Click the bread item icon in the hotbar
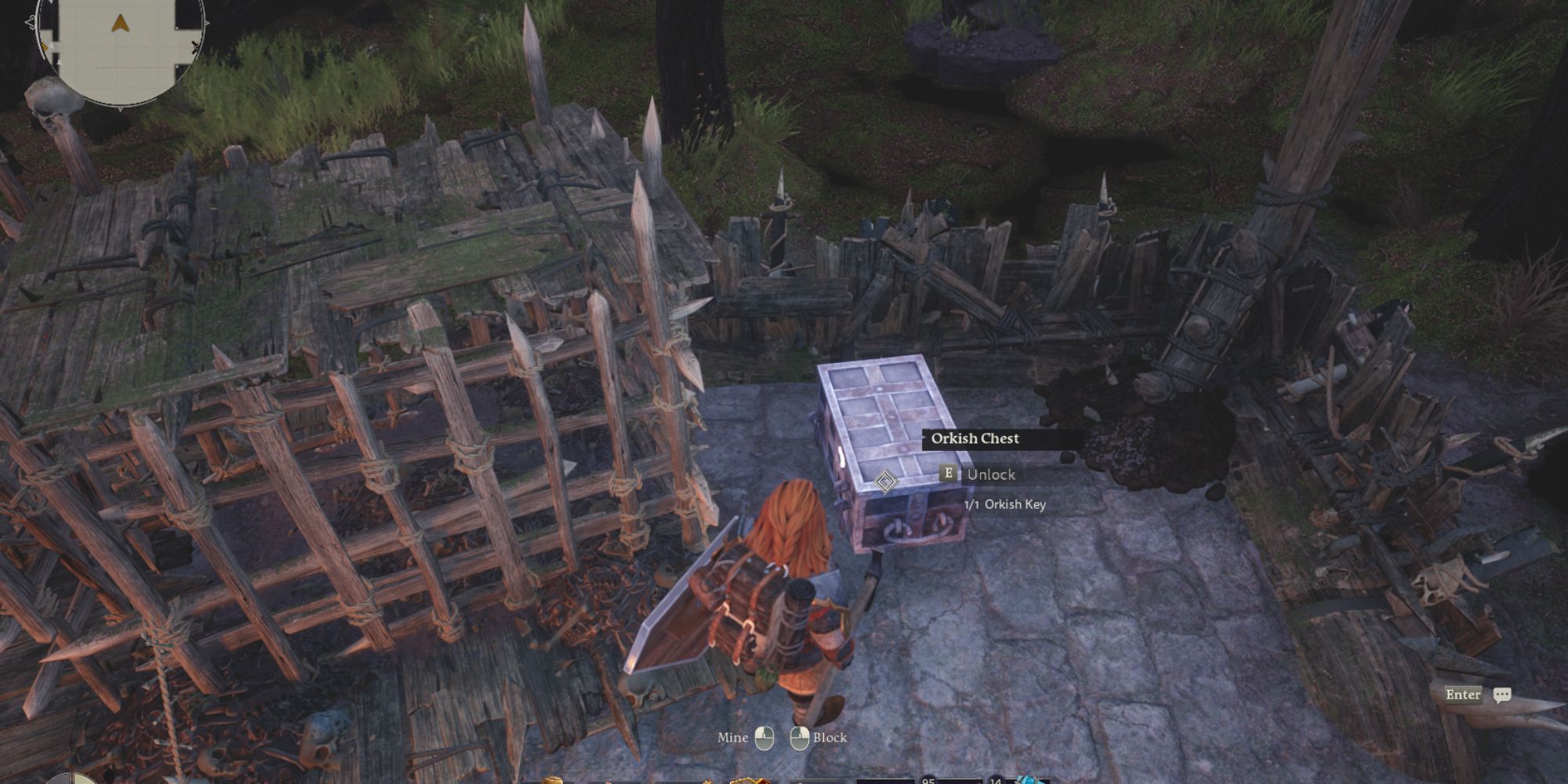 (x=553, y=780)
